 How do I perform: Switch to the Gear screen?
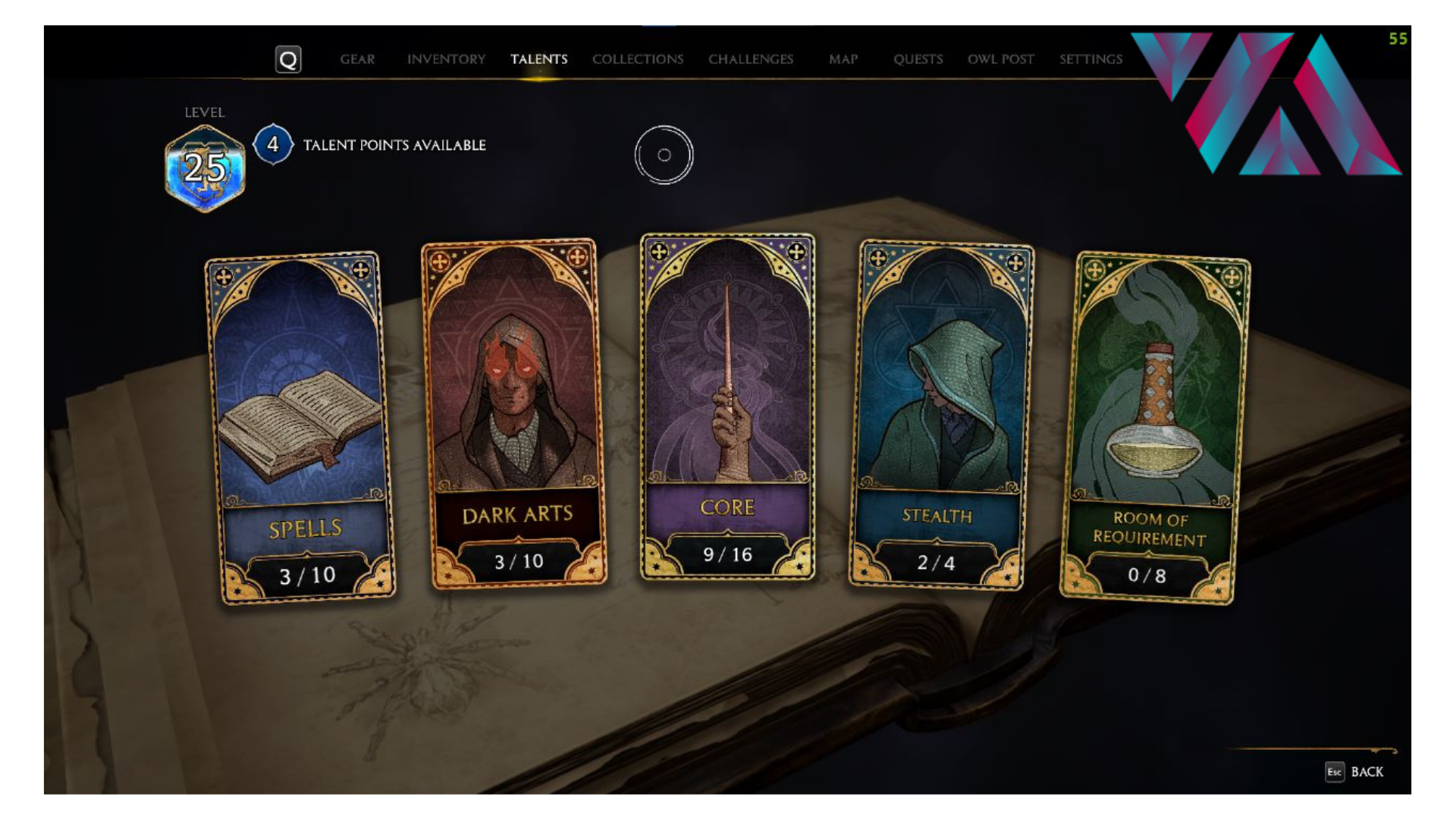tap(358, 58)
